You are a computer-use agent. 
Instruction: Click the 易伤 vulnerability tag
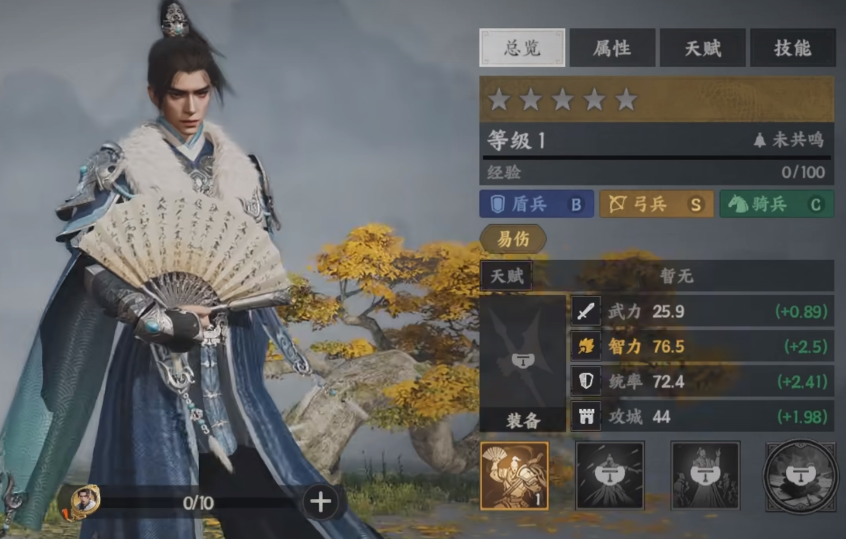[513, 238]
